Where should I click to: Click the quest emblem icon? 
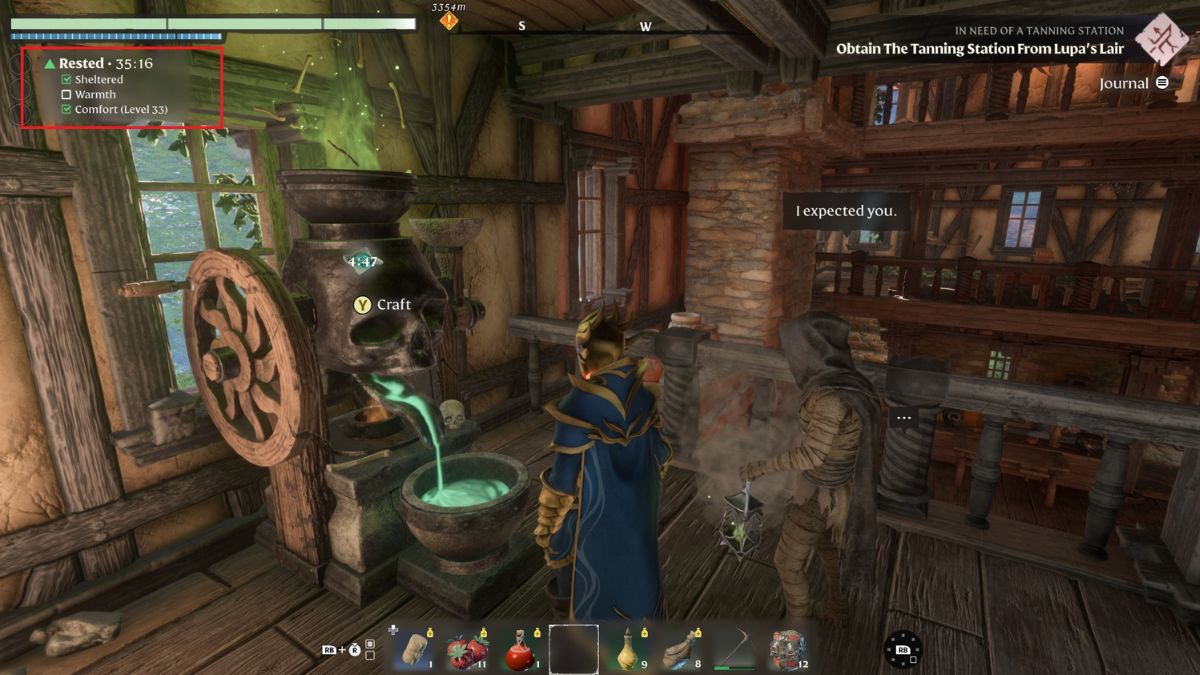pyautogui.click(x=1161, y=39)
